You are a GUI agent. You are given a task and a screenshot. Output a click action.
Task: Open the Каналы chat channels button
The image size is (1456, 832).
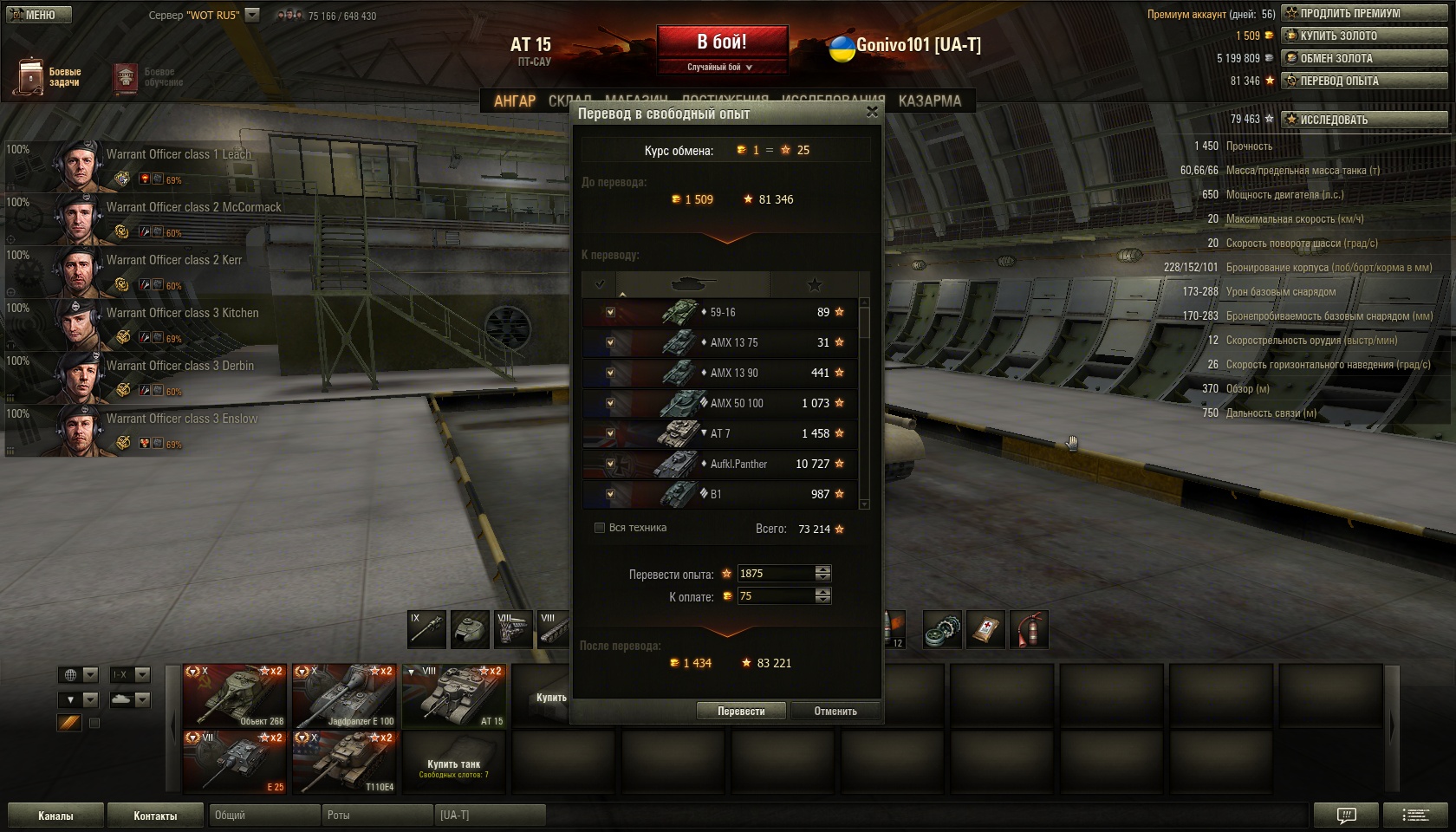[x=55, y=816]
